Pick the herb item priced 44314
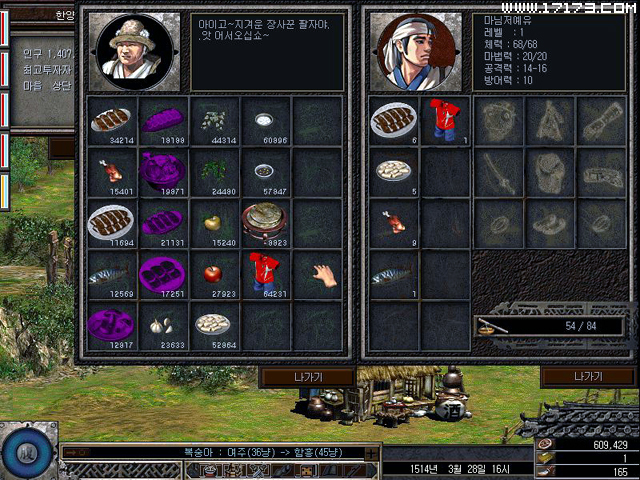640x480 pixels. click(x=212, y=119)
